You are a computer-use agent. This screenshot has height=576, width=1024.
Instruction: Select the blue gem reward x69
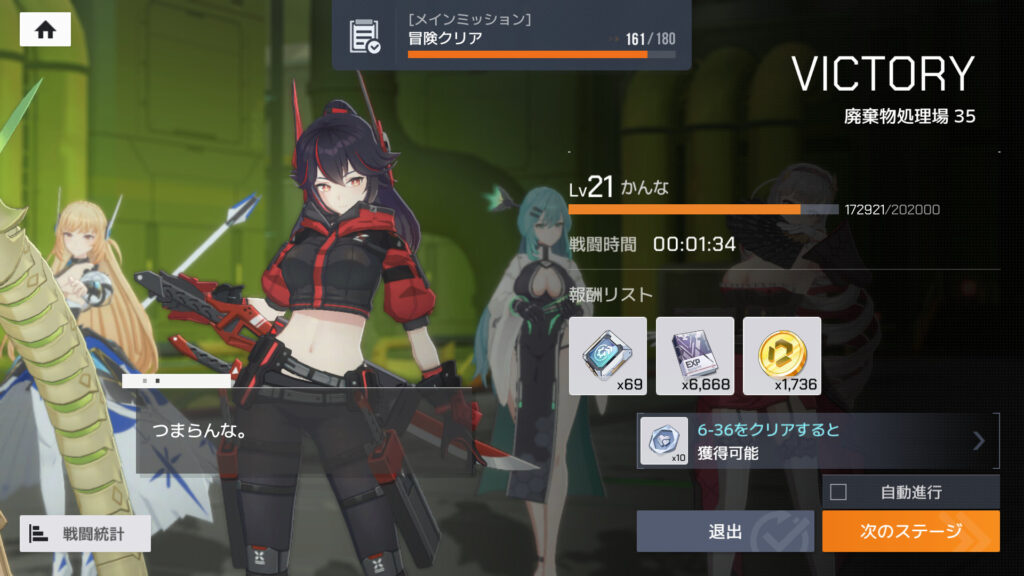607,355
